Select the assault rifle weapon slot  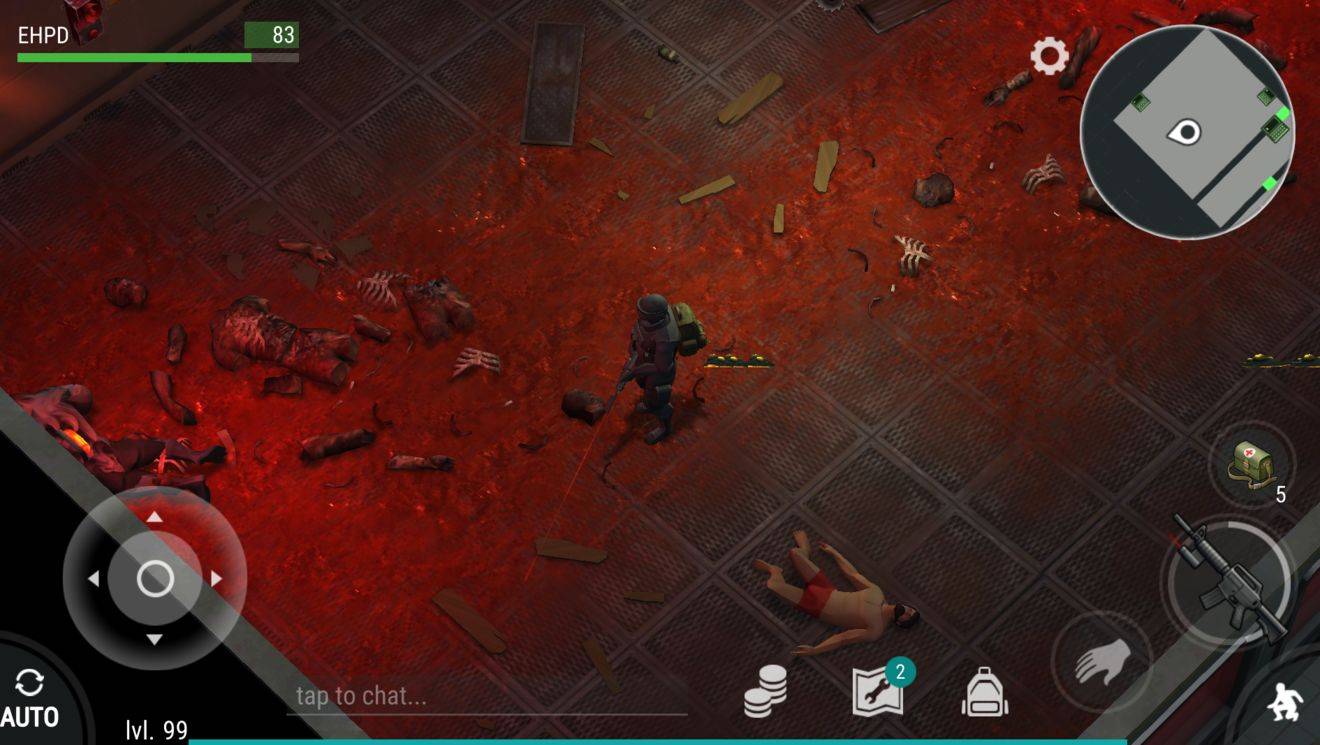(x=1240, y=583)
